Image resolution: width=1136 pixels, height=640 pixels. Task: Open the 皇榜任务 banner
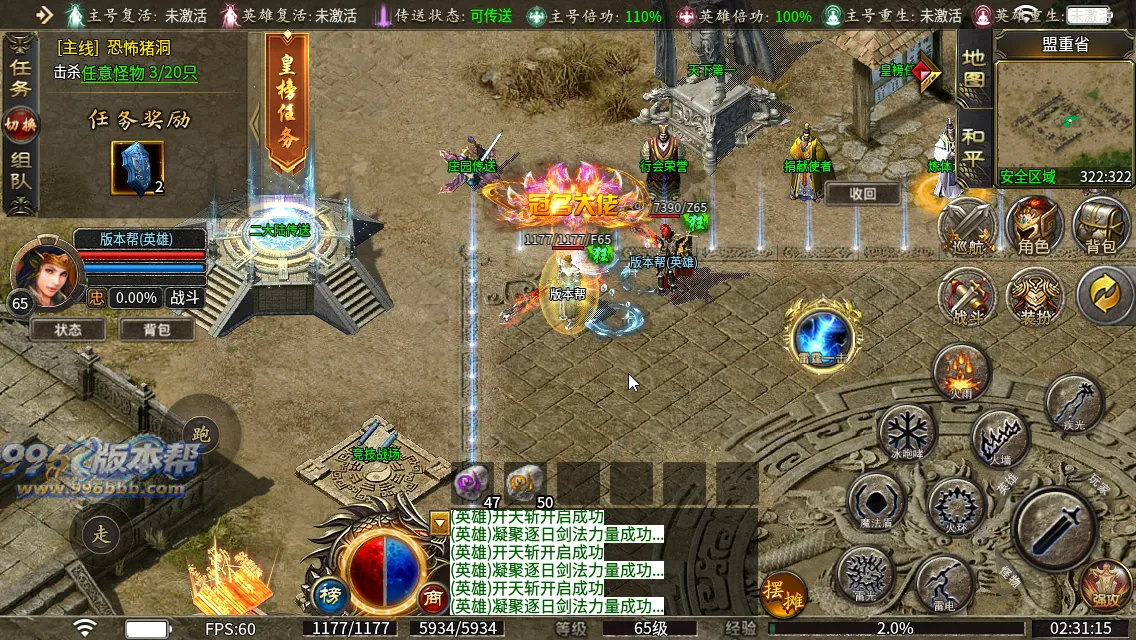click(x=287, y=104)
